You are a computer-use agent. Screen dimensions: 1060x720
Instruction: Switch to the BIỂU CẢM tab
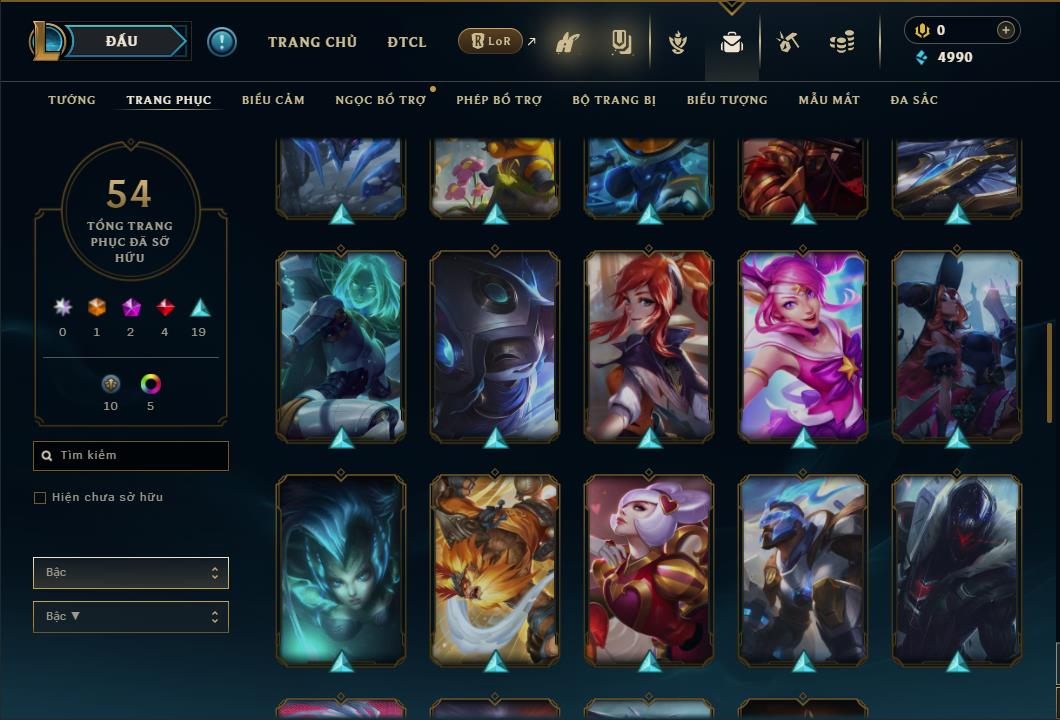[x=273, y=100]
